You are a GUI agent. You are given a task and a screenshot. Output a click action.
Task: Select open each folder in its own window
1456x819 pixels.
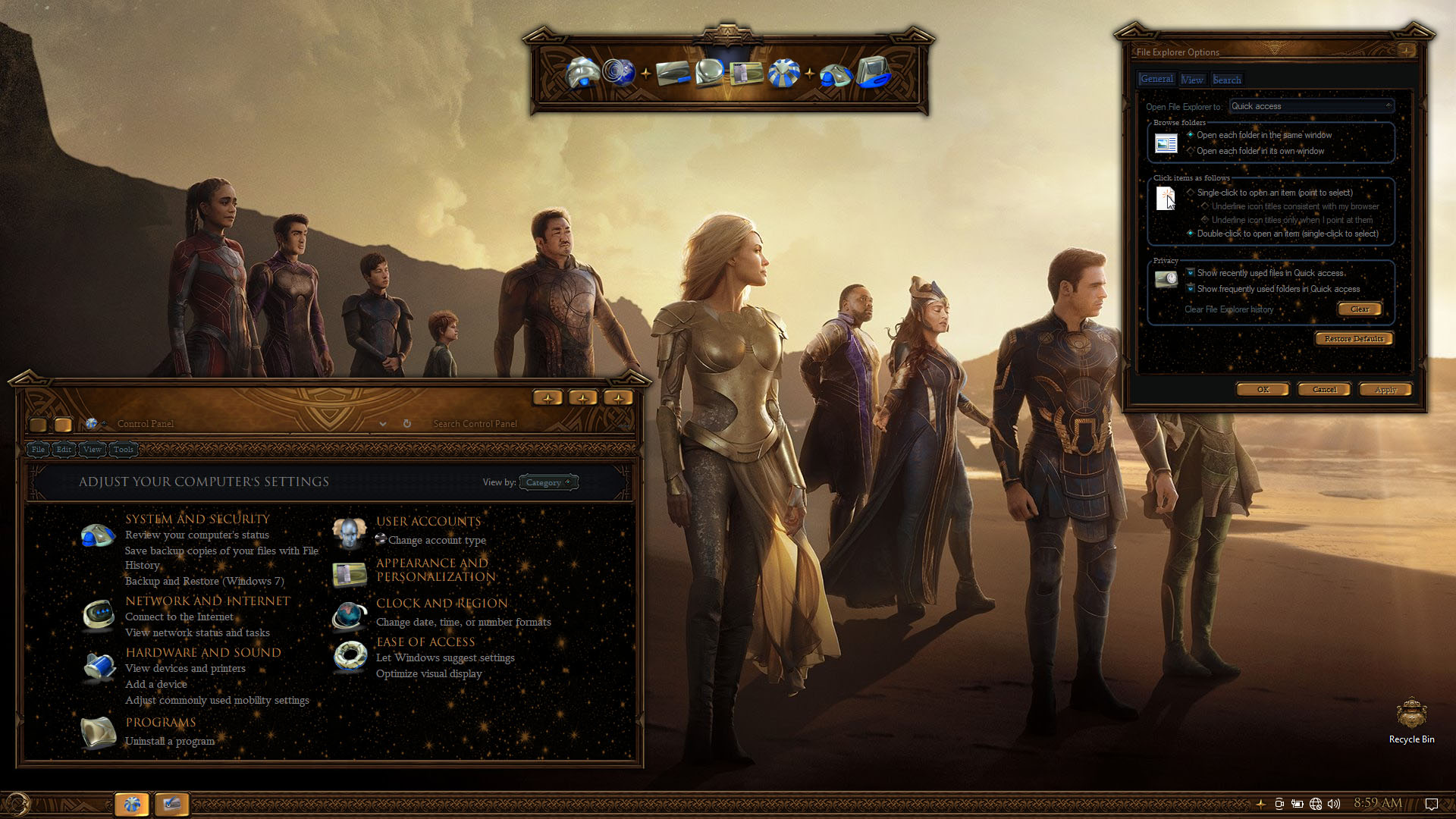tap(1191, 151)
